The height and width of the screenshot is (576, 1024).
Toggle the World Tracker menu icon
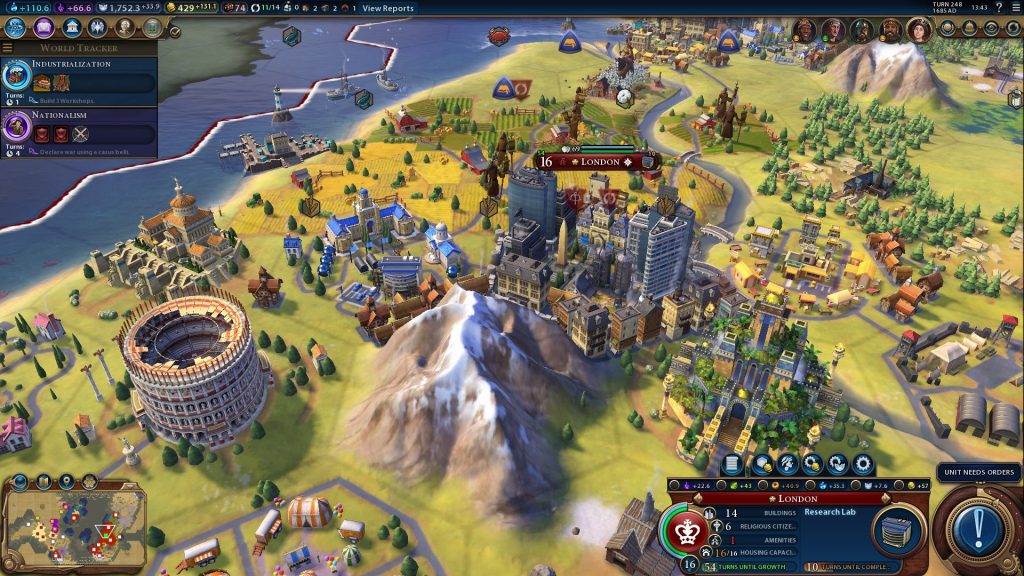[8, 48]
